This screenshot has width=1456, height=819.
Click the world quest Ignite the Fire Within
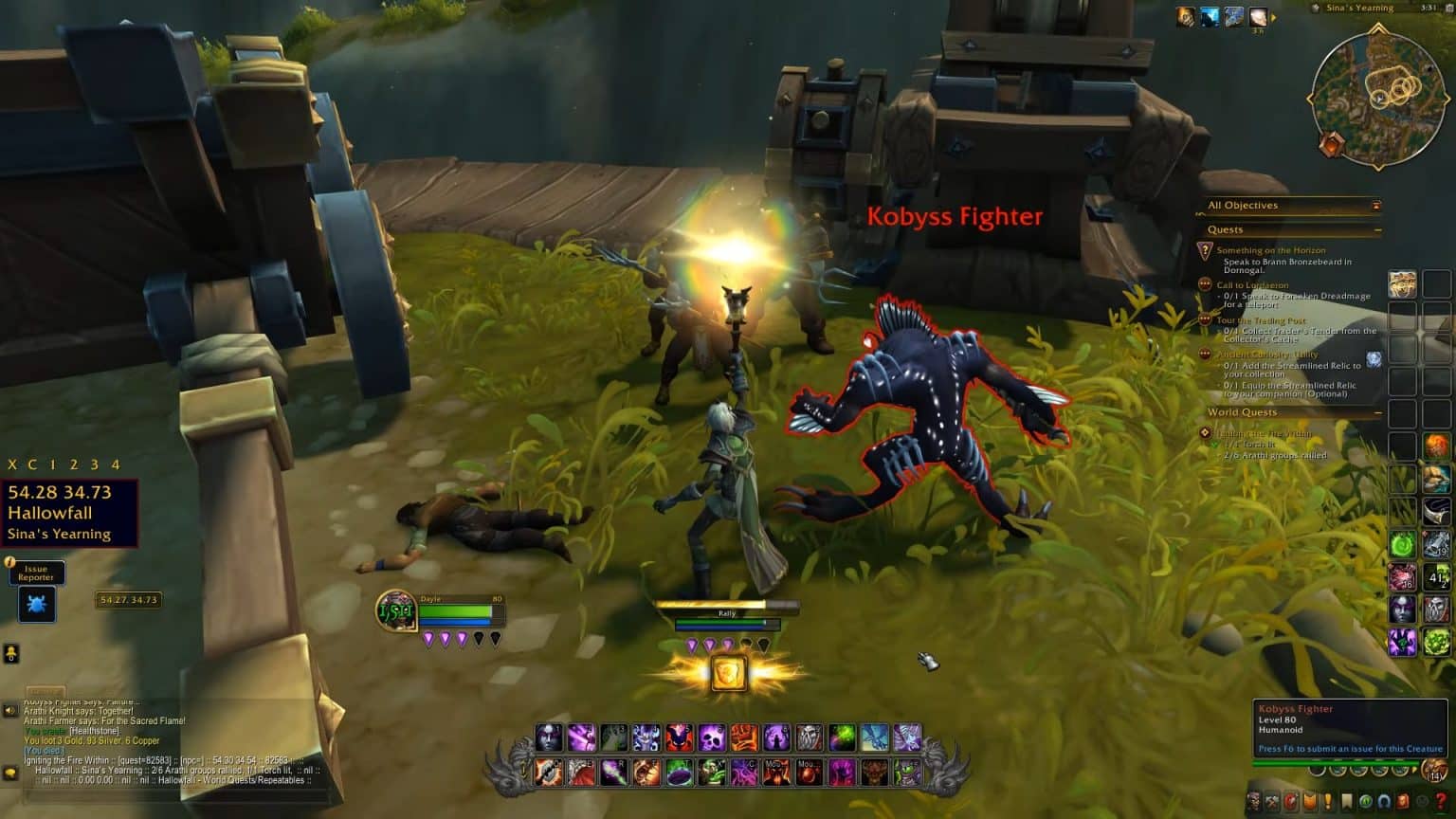[x=1264, y=432]
